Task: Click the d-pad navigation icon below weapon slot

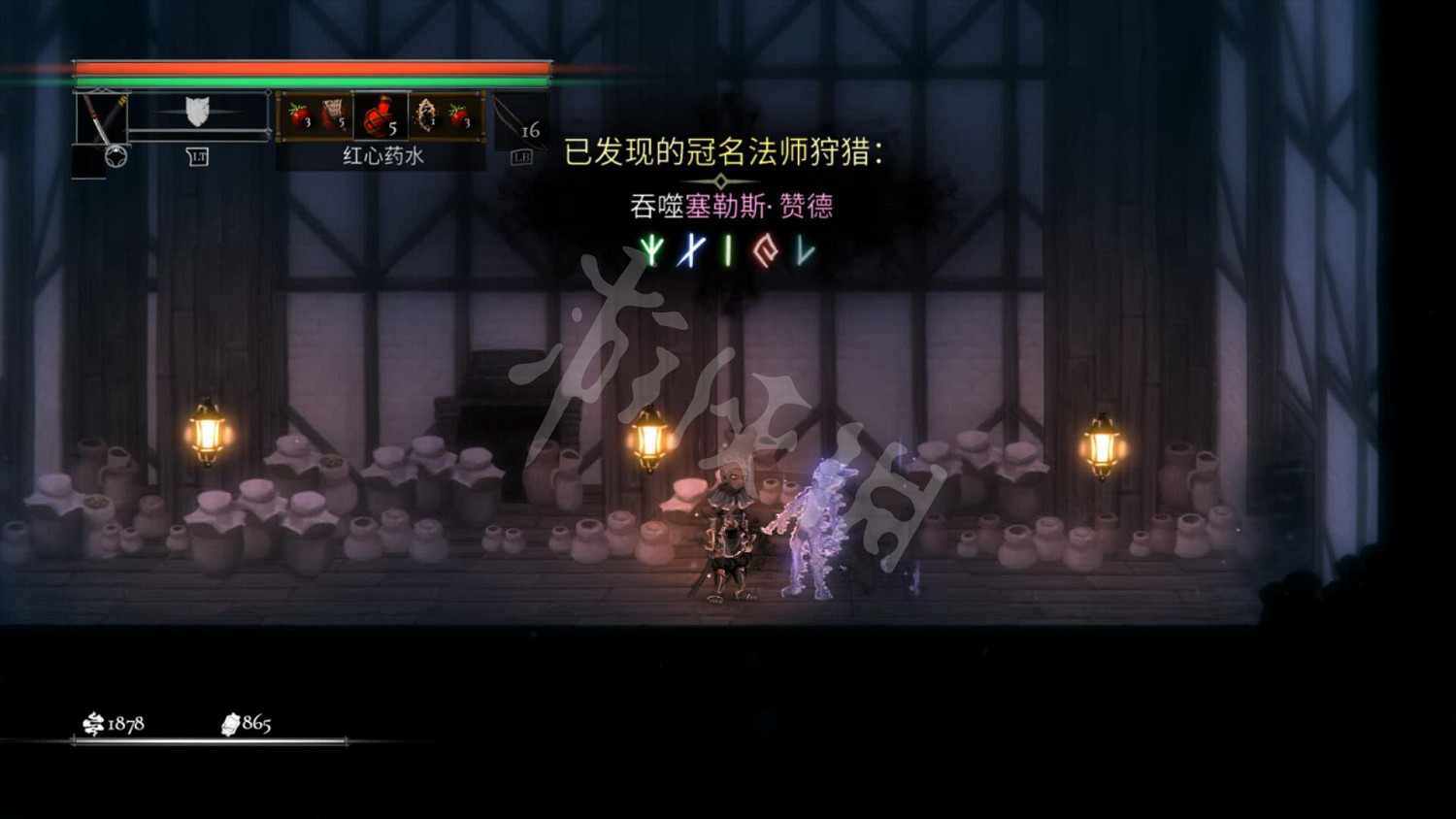Action: click(x=116, y=155)
